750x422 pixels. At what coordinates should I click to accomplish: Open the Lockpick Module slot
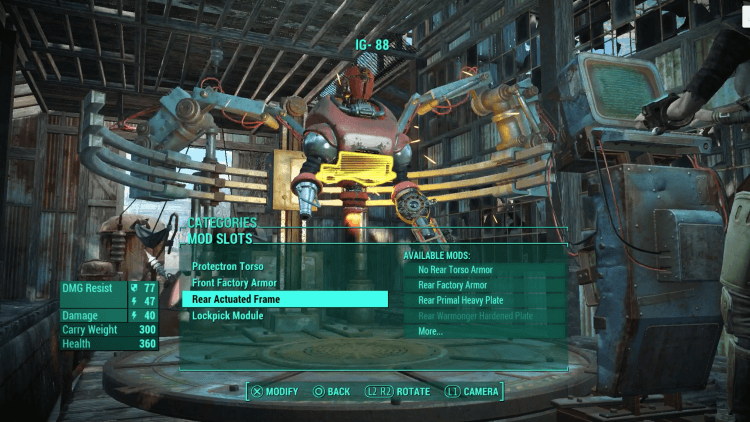(x=228, y=315)
